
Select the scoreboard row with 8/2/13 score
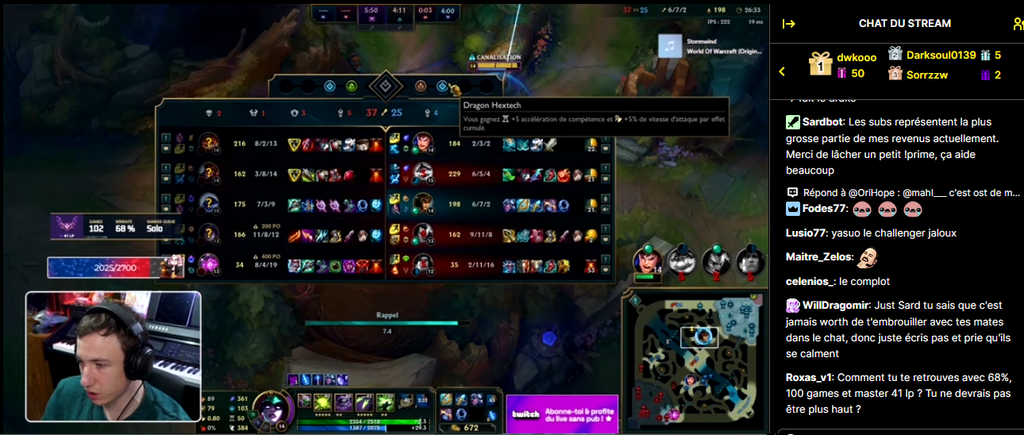point(270,144)
